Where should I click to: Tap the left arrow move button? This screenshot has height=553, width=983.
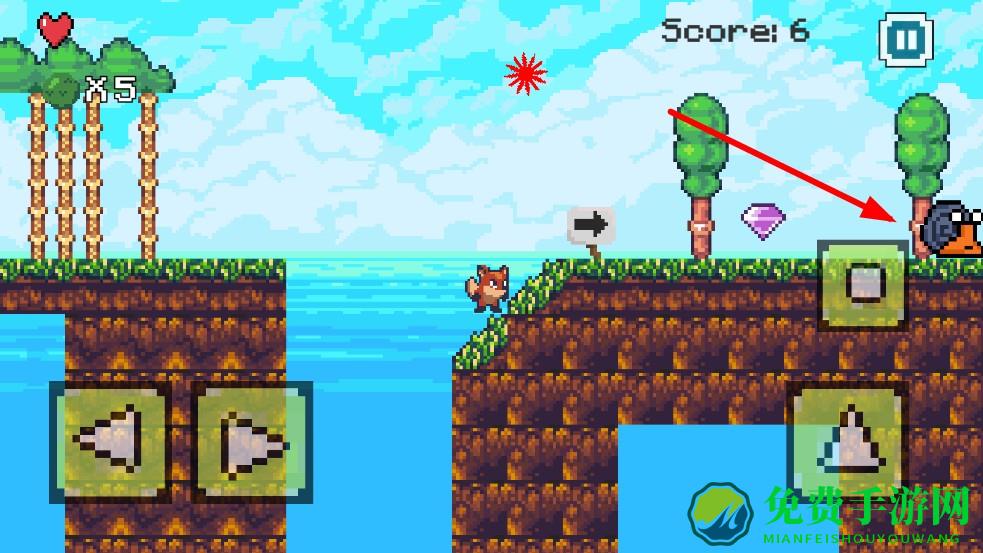(x=110, y=441)
